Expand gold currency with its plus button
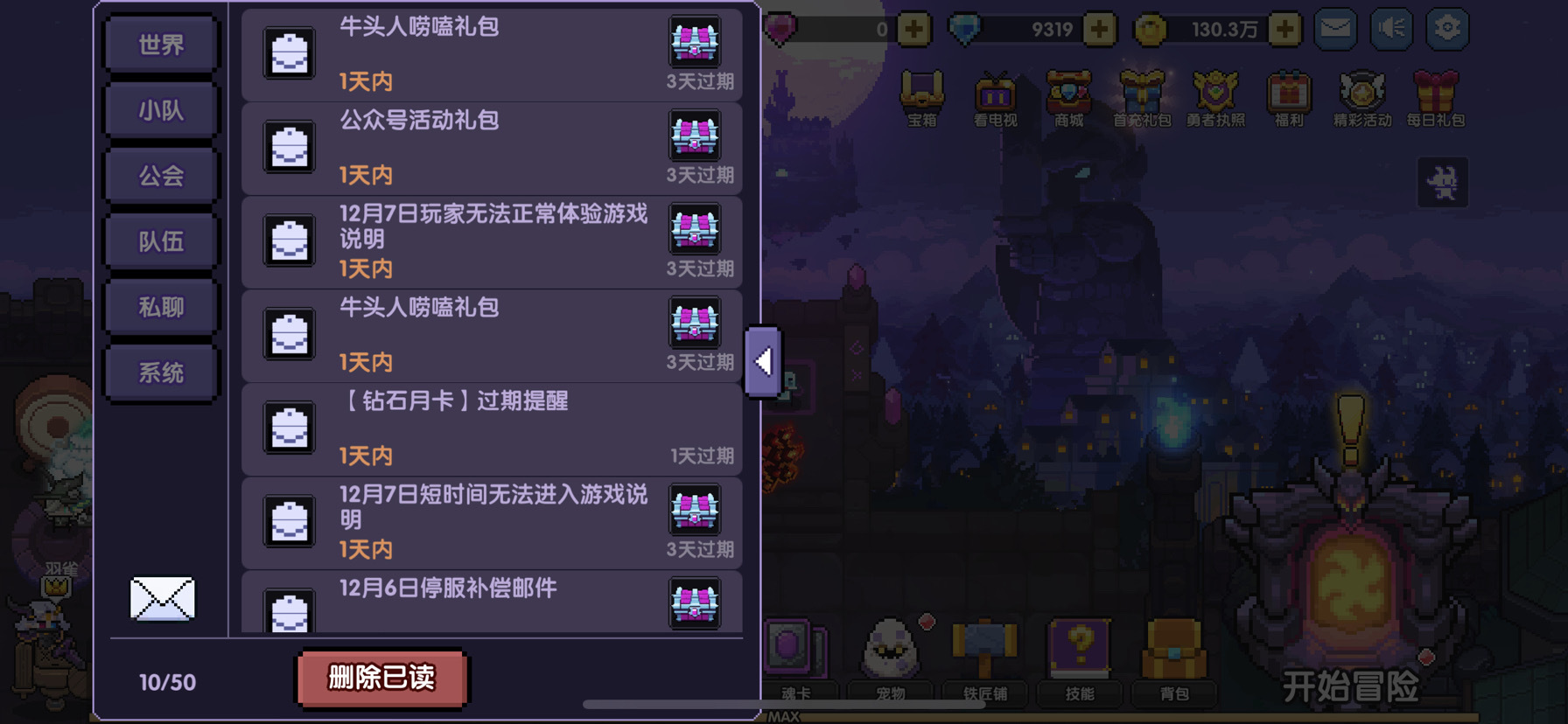Image resolution: width=1568 pixels, height=724 pixels. tap(1284, 28)
